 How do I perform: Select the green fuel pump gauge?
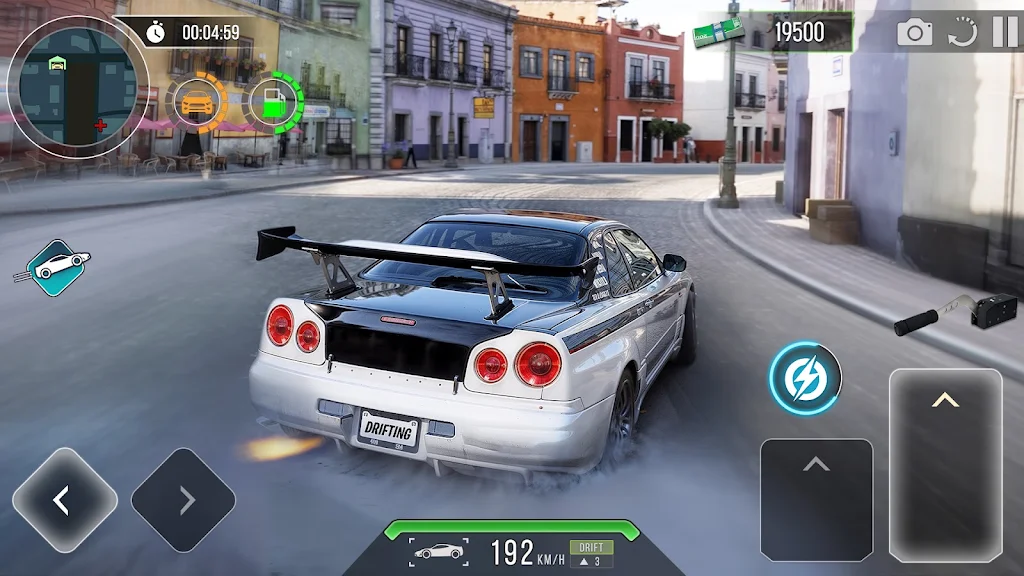[x=272, y=103]
